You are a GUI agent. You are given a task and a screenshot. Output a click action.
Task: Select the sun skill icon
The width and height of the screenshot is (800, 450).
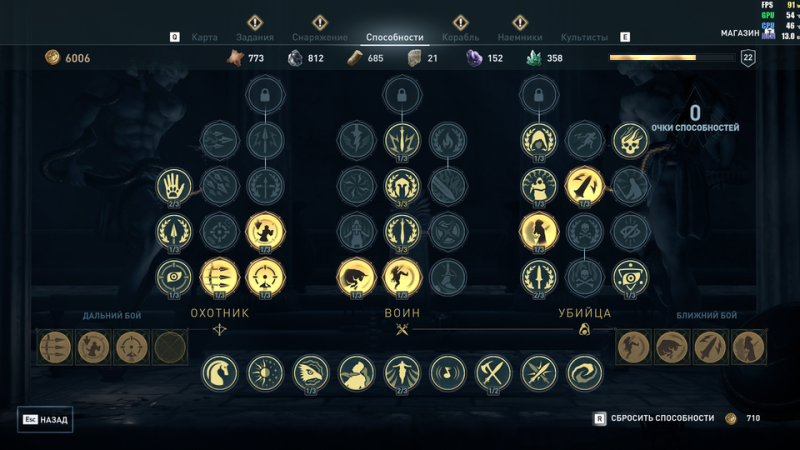(x=265, y=372)
